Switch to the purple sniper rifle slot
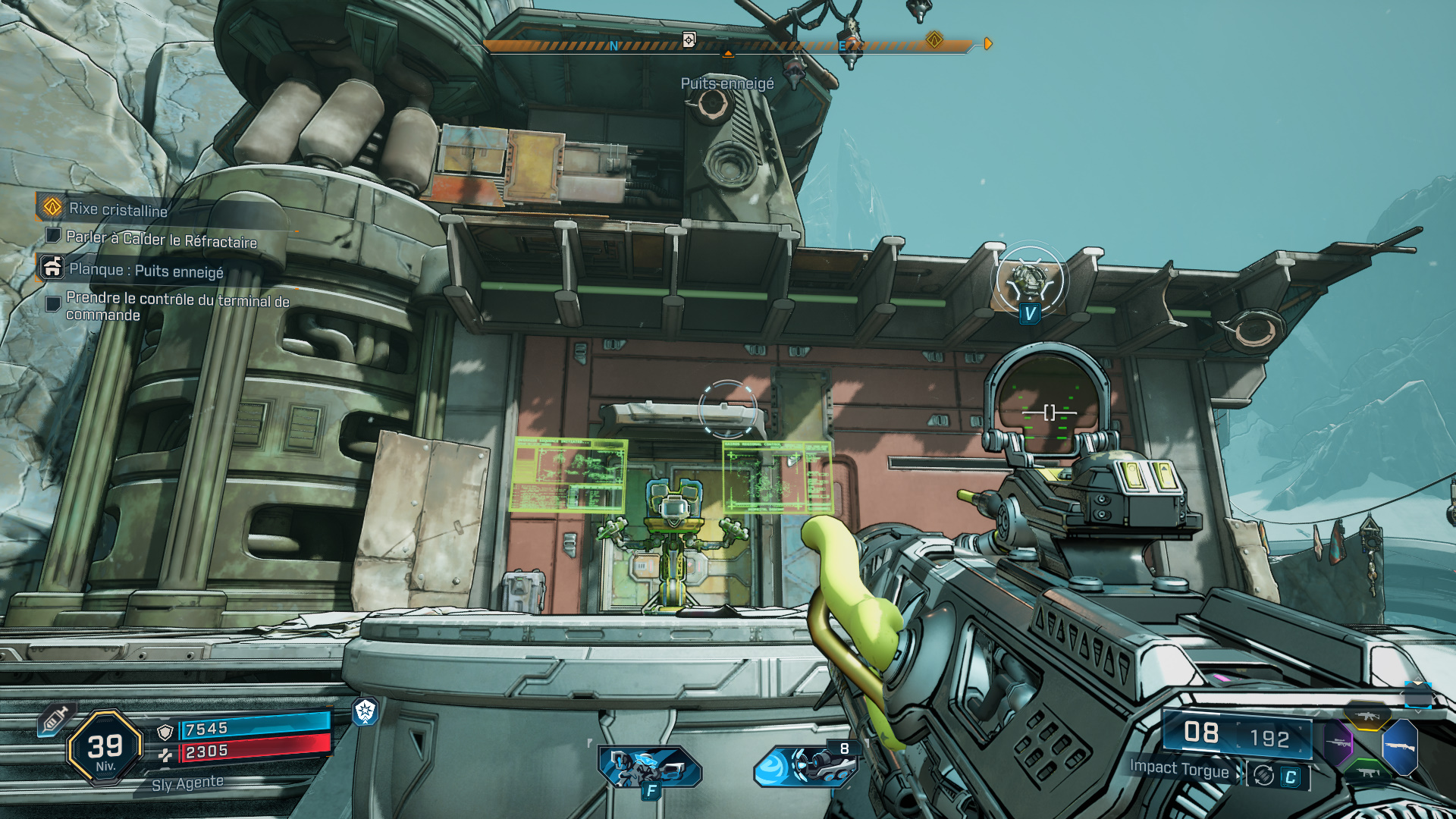 pos(1338,742)
